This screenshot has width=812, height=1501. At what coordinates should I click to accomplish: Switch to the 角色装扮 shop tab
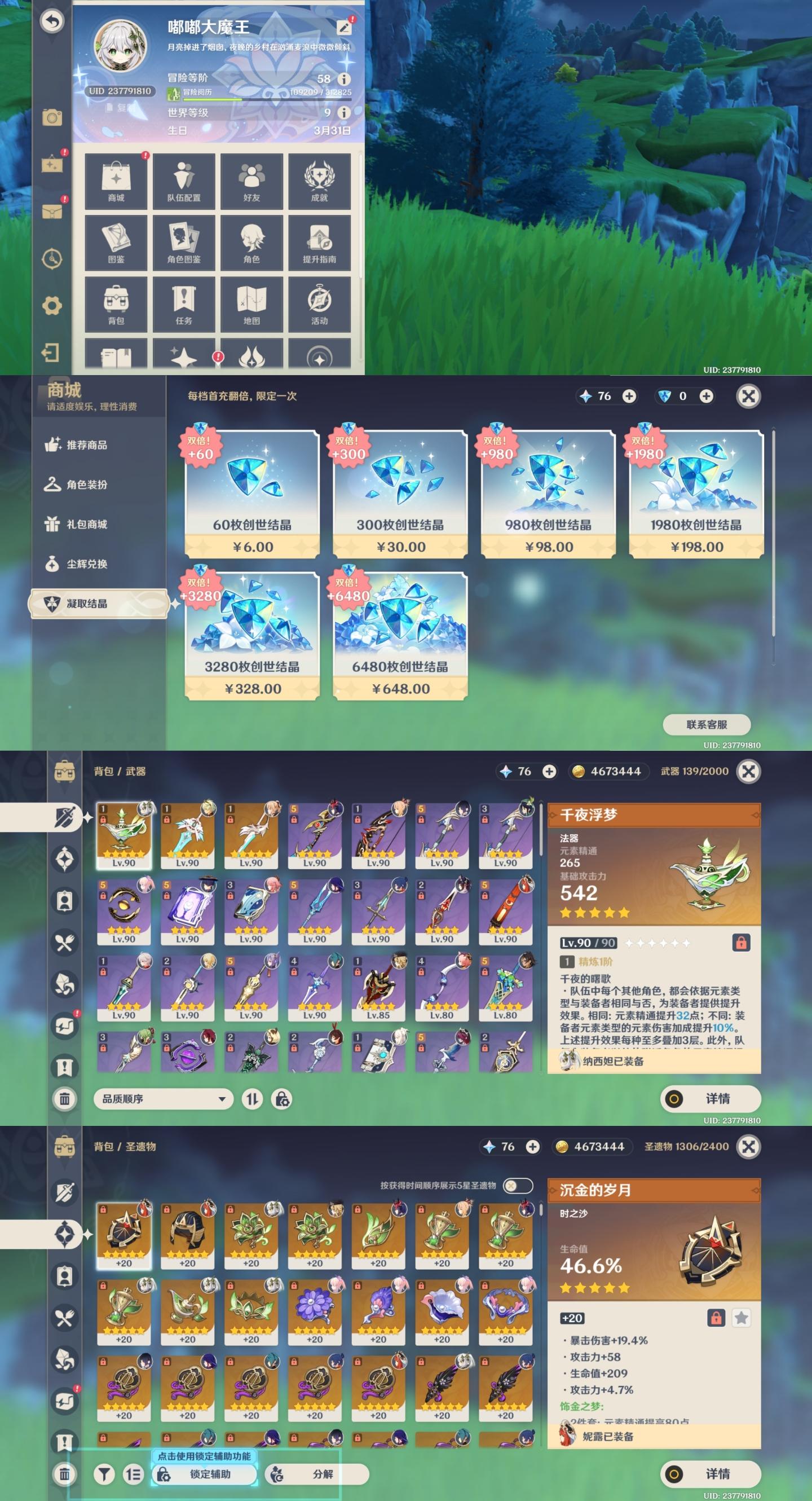pyautogui.click(x=87, y=485)
